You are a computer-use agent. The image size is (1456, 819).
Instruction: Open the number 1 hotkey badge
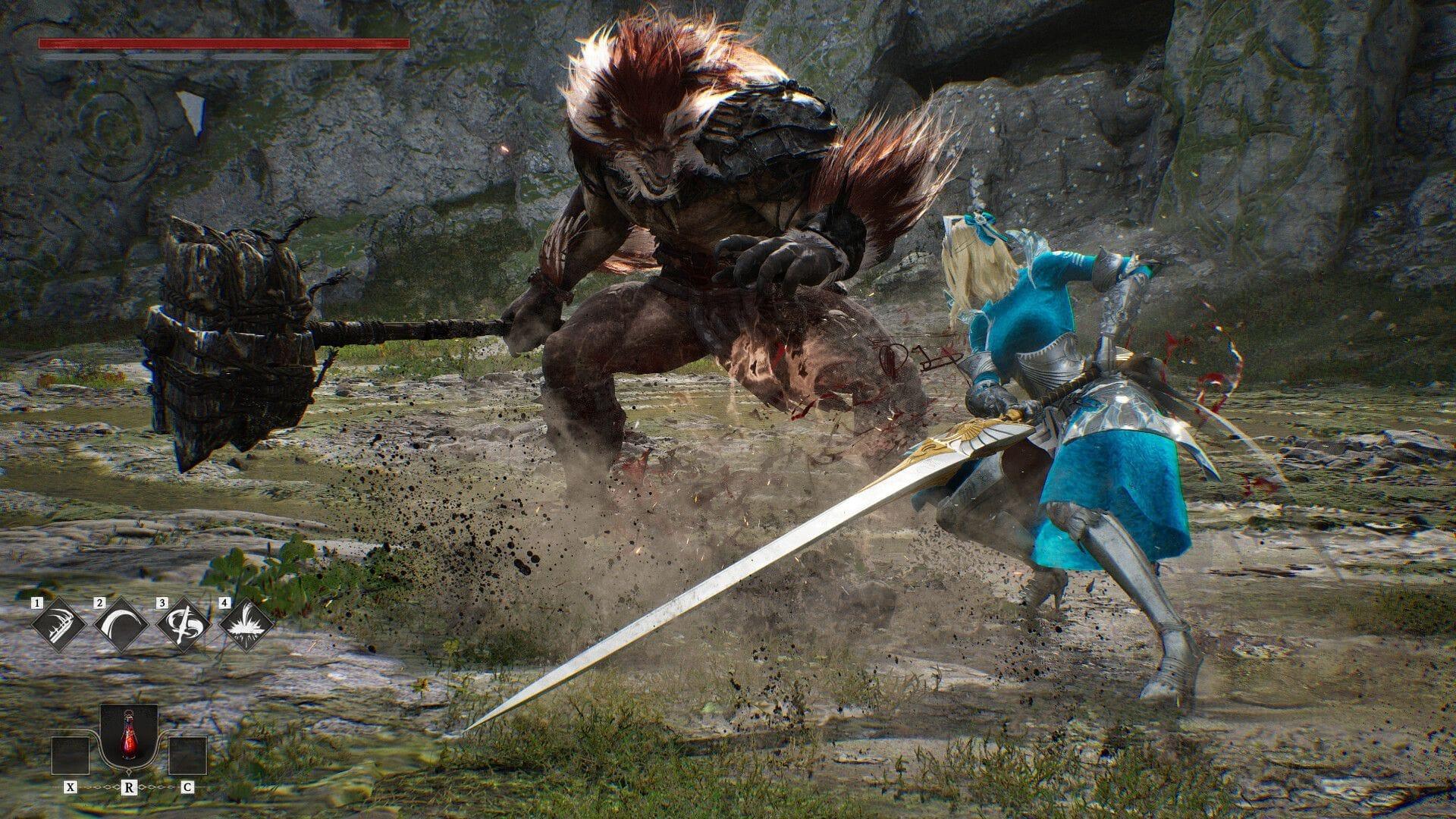click(37, 603)
